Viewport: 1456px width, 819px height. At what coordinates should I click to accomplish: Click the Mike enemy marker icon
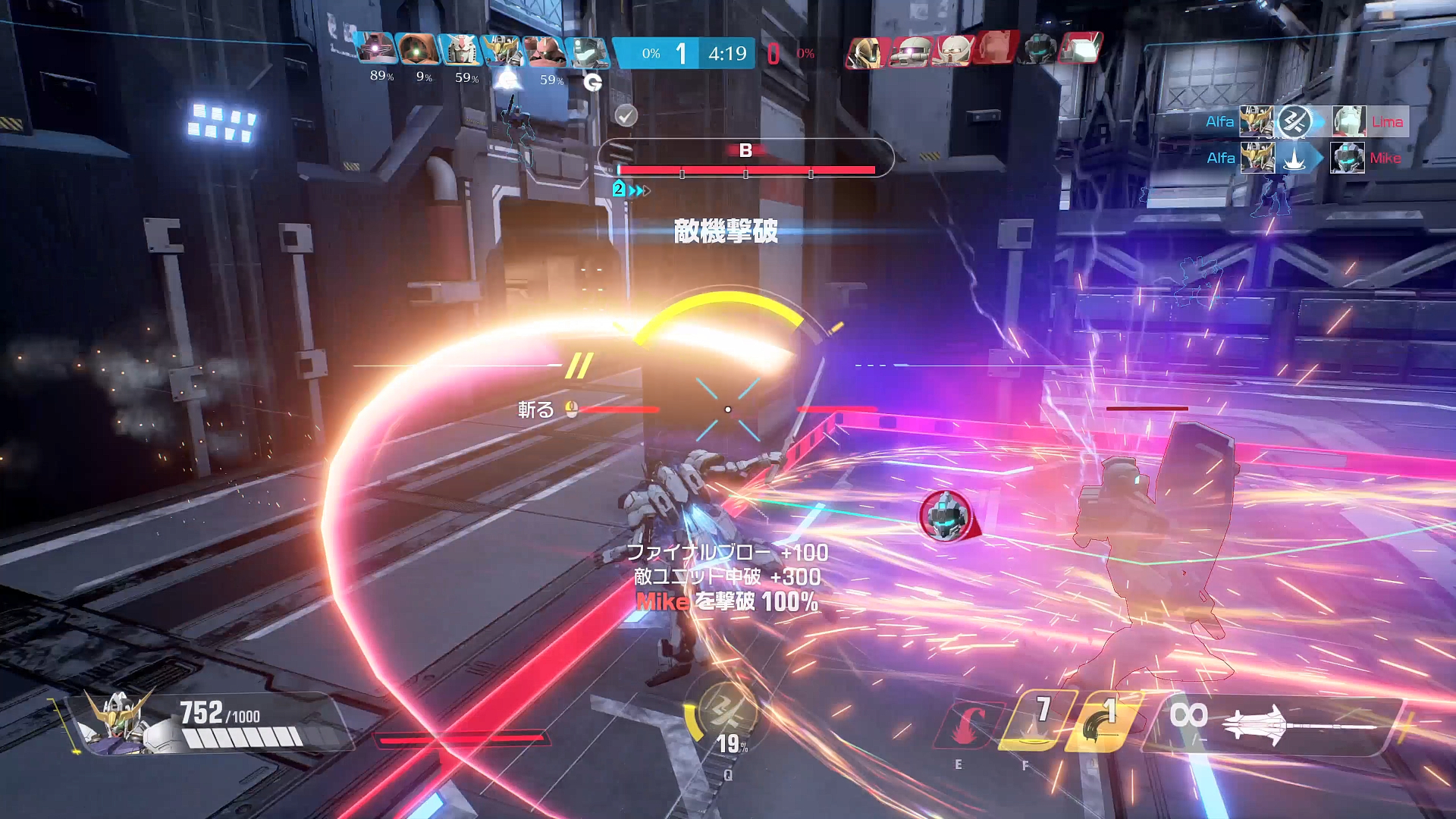pos(946,515)
